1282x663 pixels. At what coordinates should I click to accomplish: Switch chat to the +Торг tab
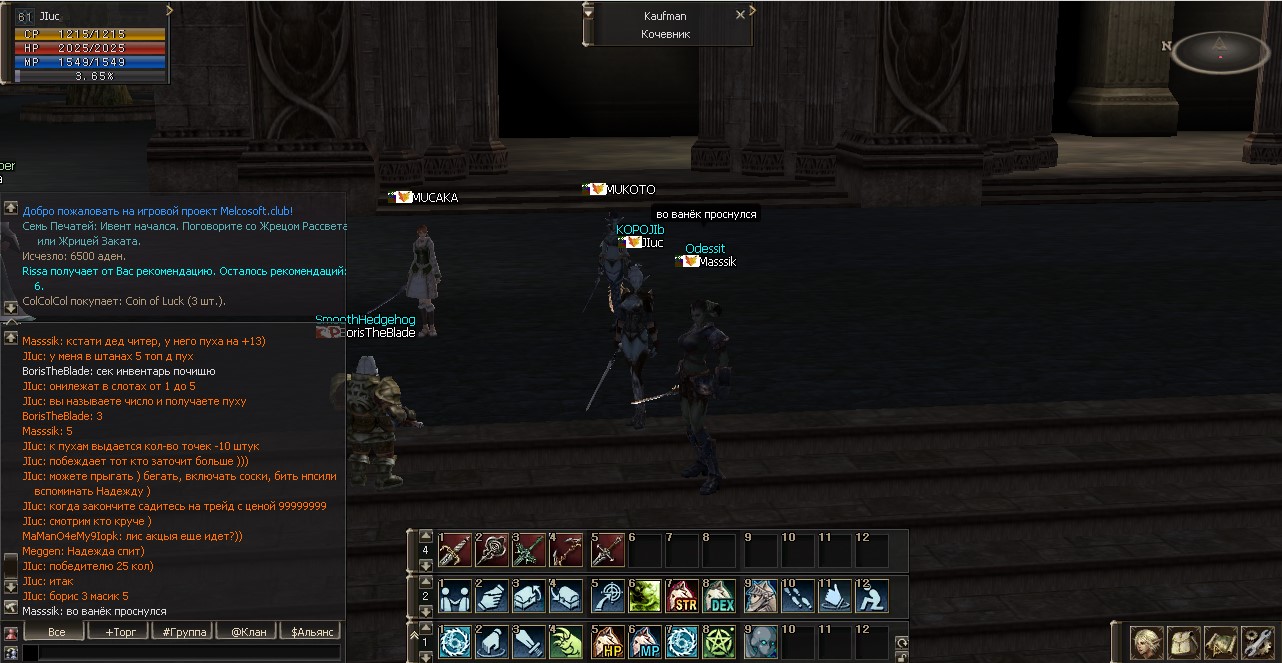tap(119, 632)
